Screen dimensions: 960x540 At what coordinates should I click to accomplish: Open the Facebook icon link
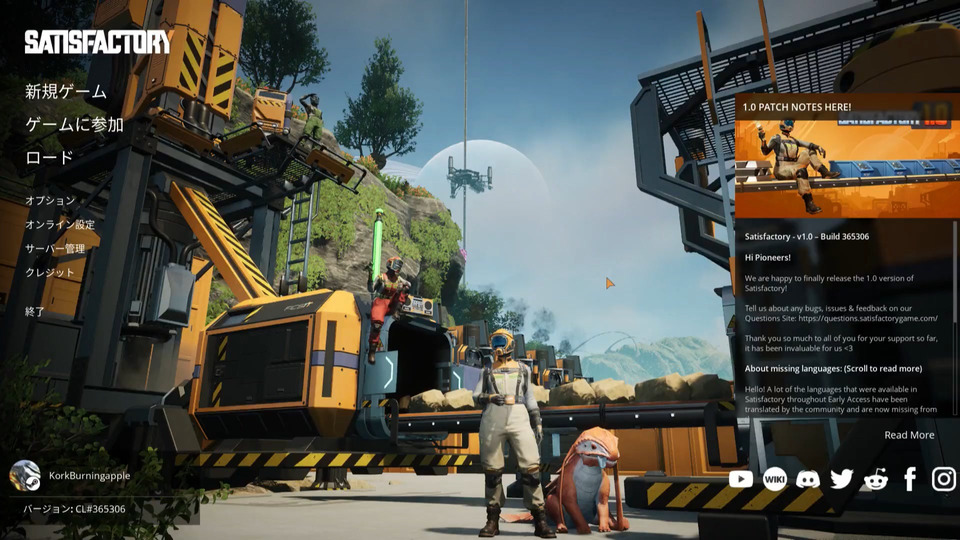(910, 479)
